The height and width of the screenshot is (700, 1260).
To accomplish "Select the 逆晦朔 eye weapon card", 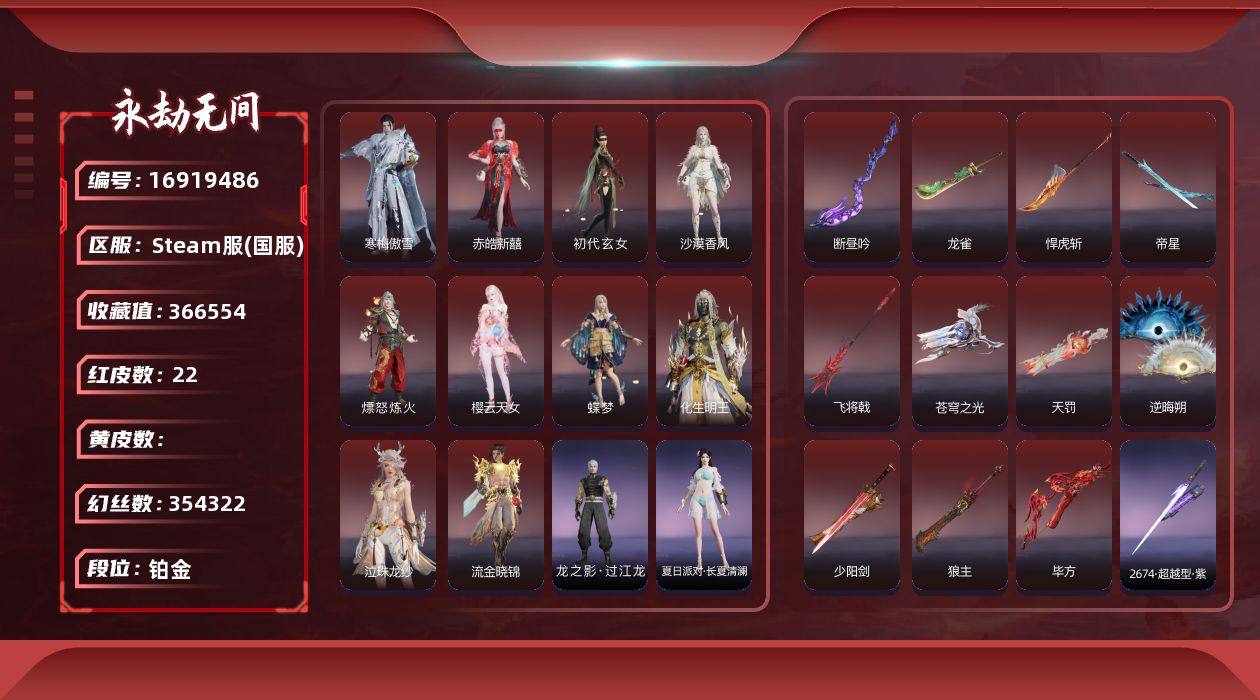I will (1168, 351).
